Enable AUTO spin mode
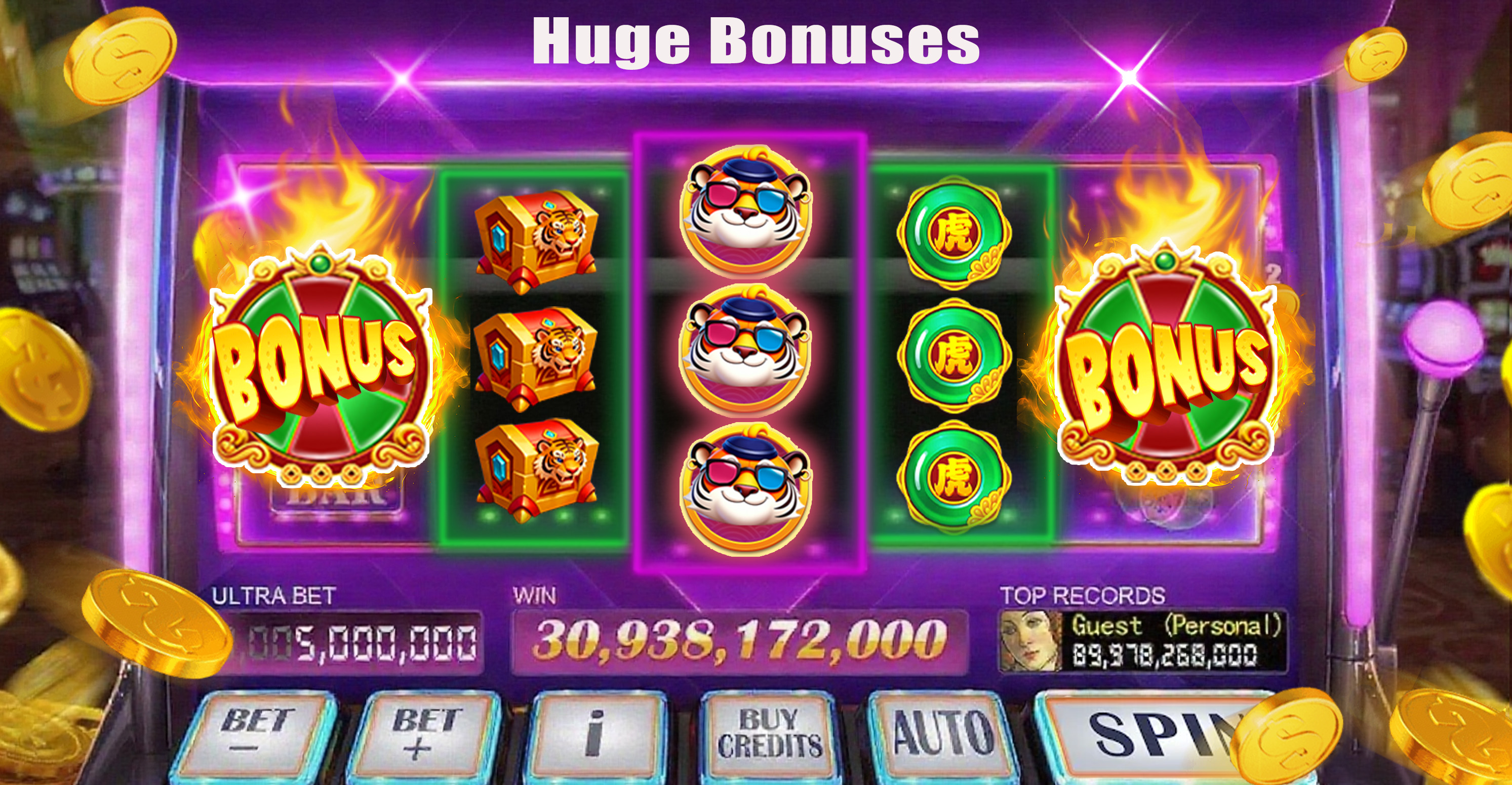This screenshot has height=785, width=1512. point(942,733)
